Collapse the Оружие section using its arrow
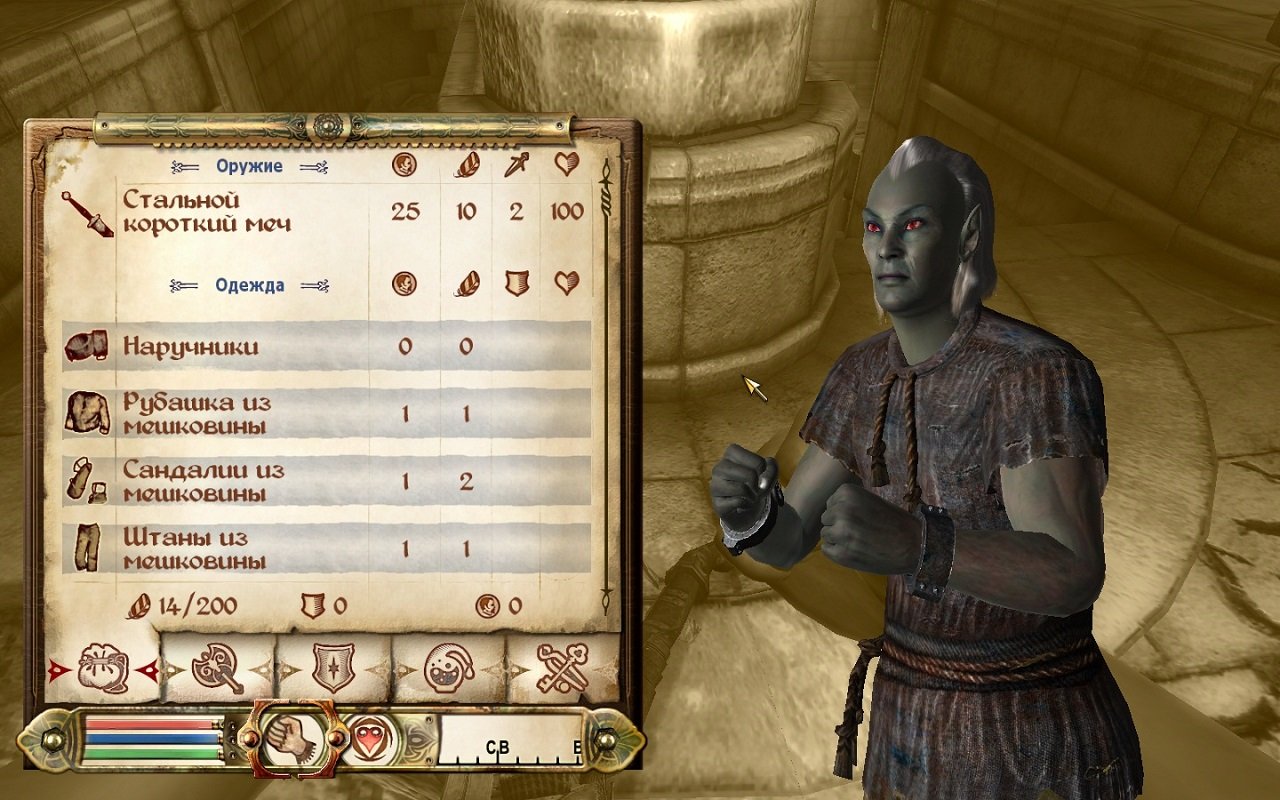 coord(312,166)
